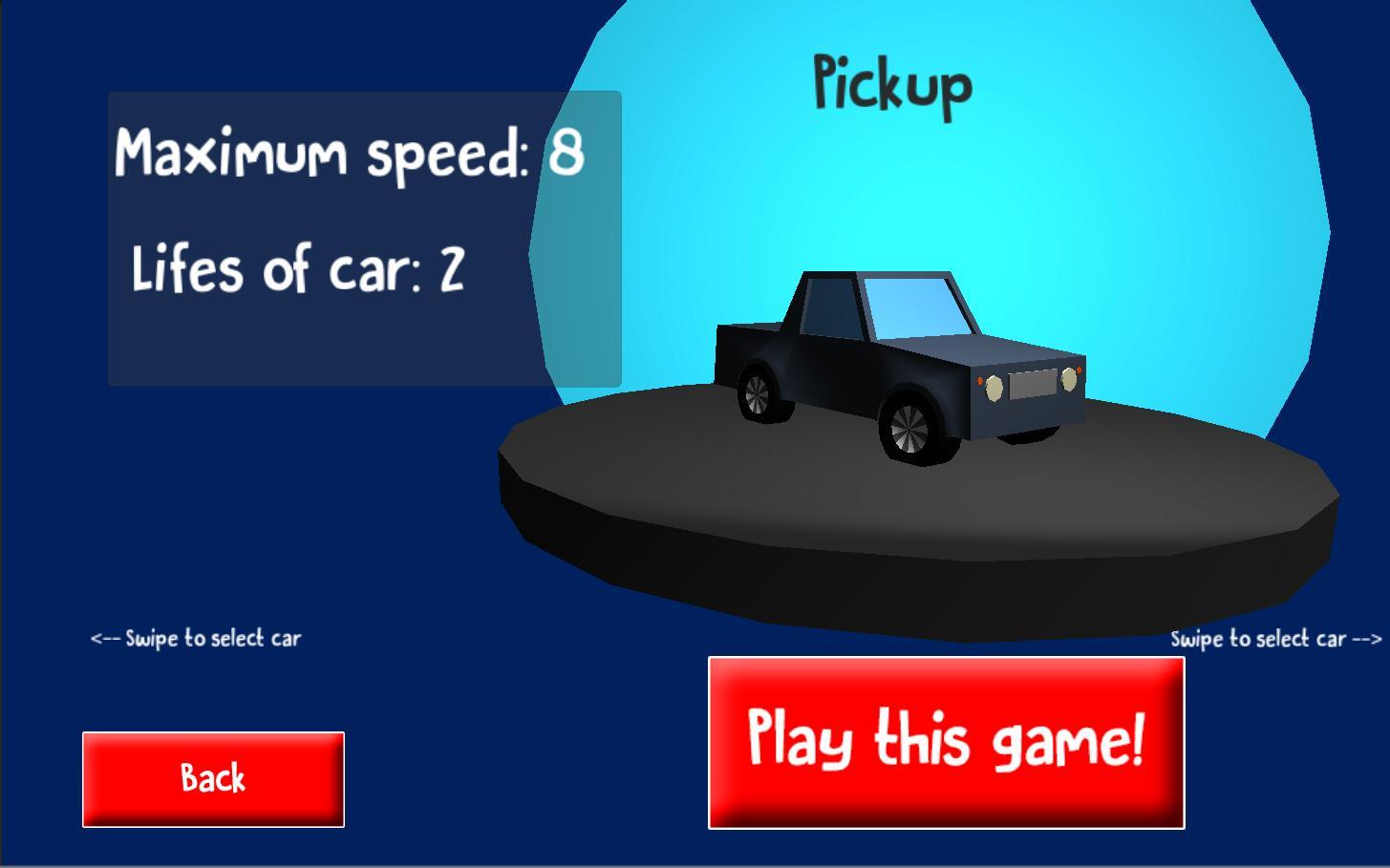The image size is (1390, 868).
Task: Click the pickup truck's rear wheel
Action: 759,394
